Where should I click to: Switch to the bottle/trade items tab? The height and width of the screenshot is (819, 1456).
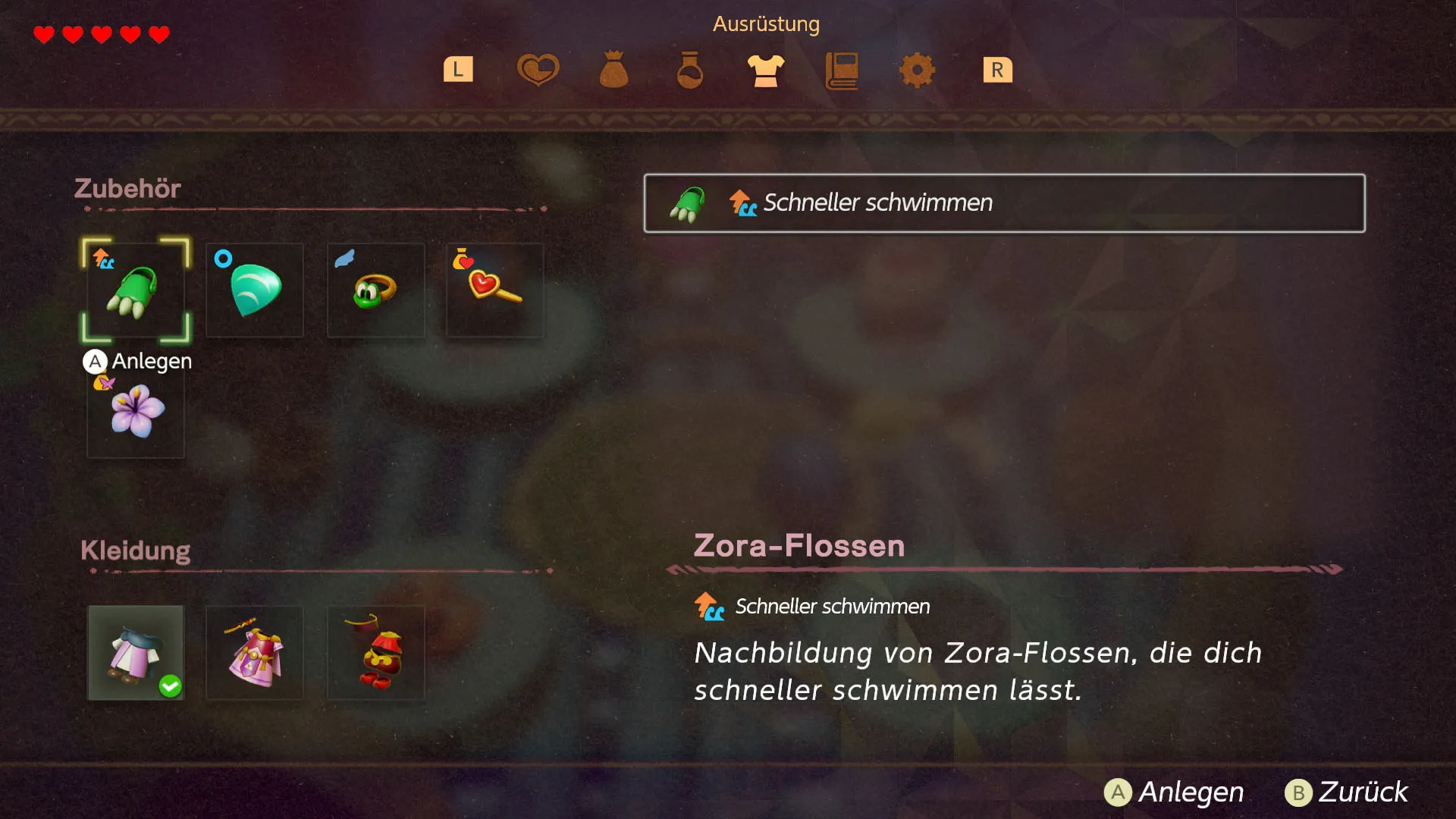pos(689,70)
